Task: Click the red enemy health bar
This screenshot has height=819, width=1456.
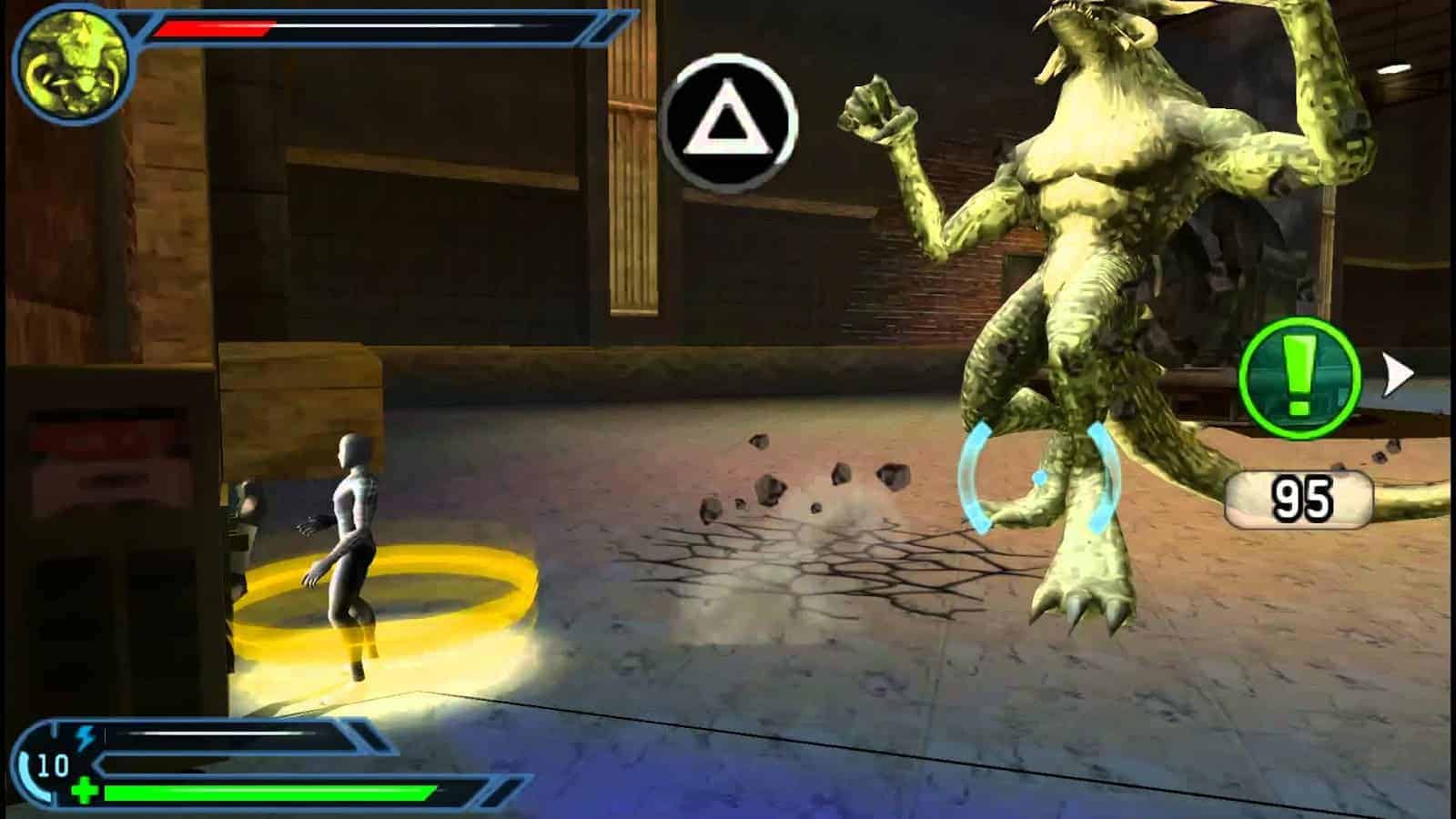Action: coord(214,25)
